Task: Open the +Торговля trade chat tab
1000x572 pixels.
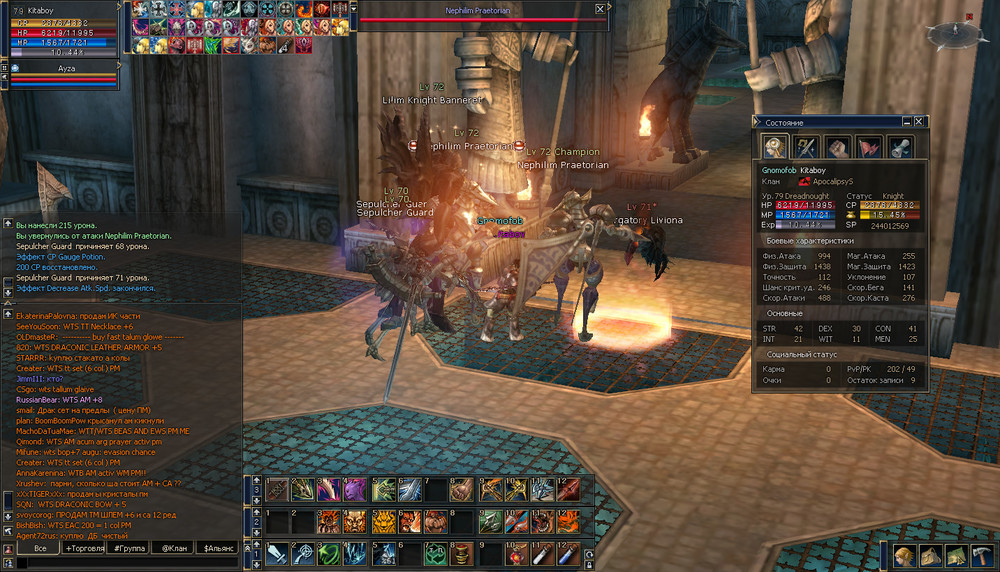Action: coord(84,548)
